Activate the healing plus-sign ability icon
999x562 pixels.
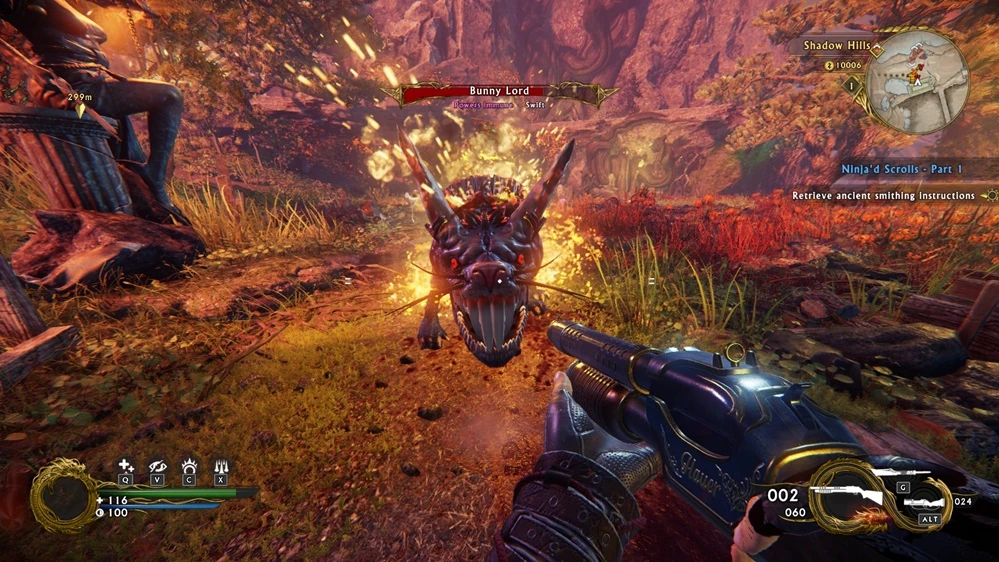click(x=125, y=466)
